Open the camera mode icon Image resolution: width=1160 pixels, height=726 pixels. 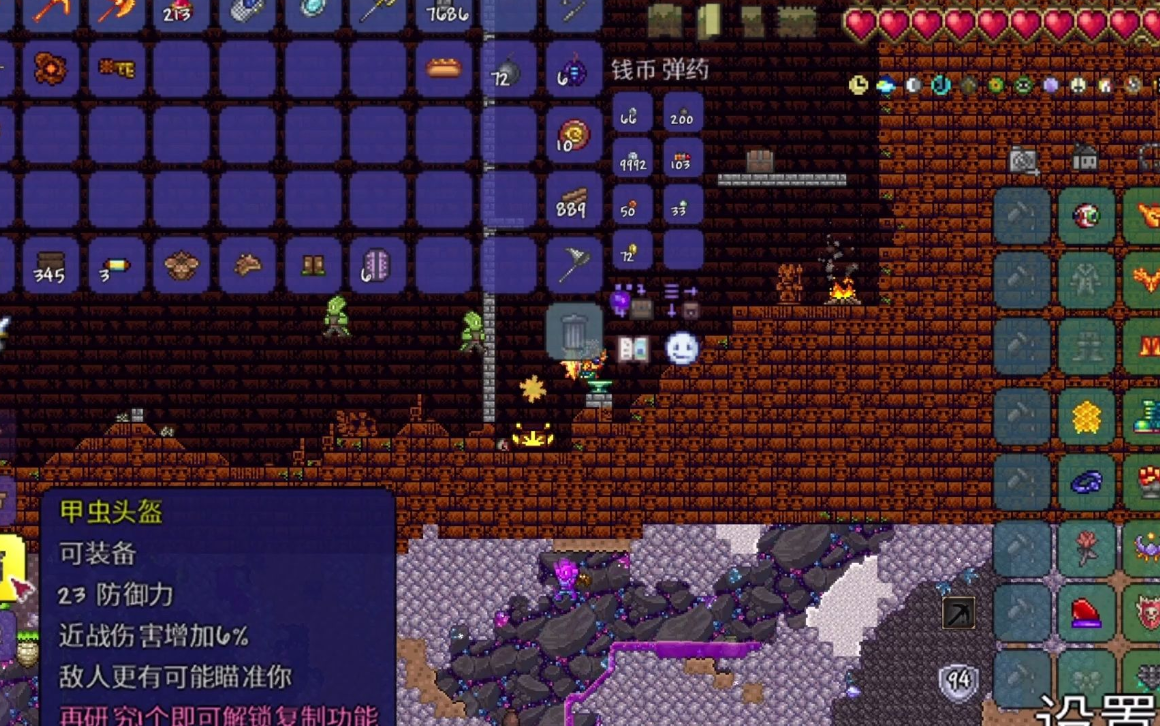tap(1023, 160)
